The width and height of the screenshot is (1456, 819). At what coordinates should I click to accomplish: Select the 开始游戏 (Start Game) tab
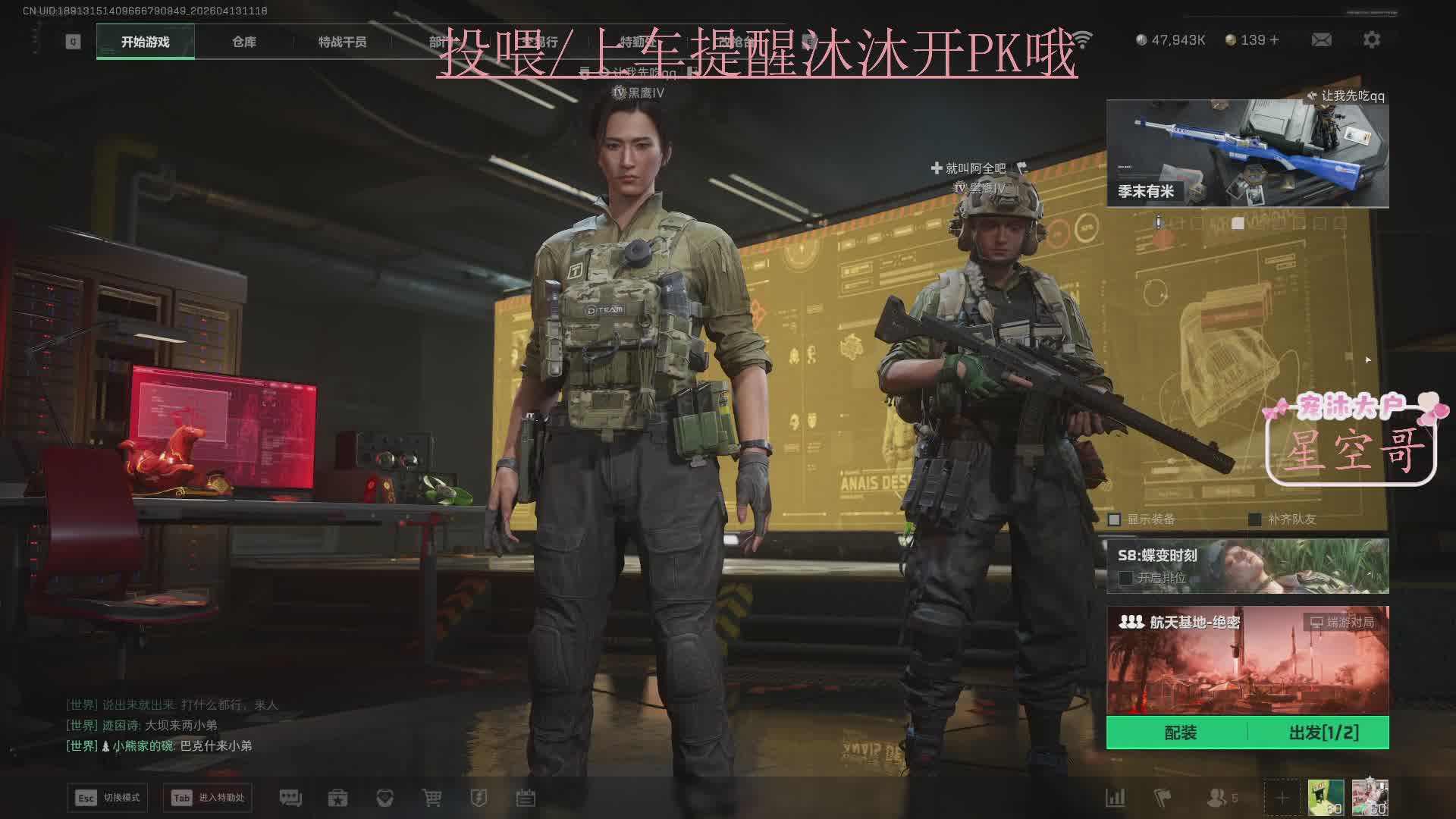coord(145,42)
